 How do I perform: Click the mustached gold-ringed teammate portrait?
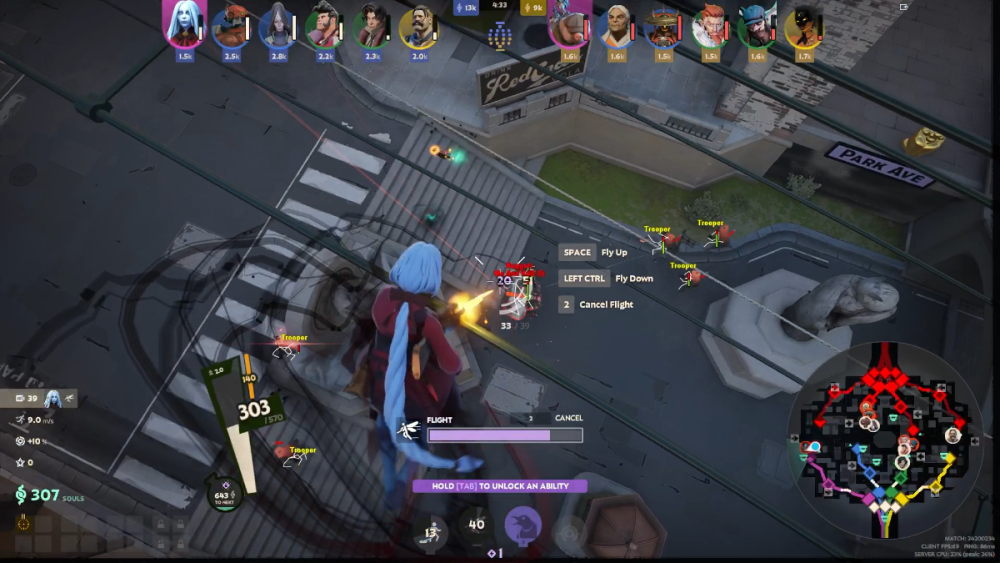click(417, 27)
